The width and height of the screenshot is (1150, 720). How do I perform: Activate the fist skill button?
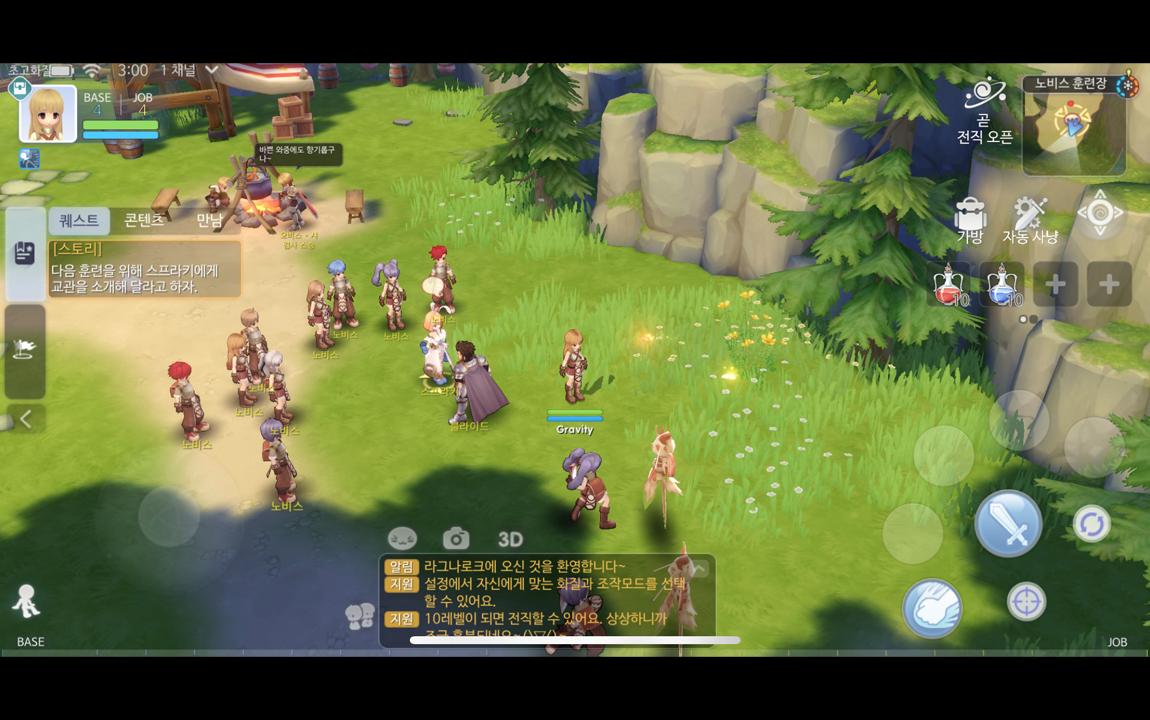933,607
